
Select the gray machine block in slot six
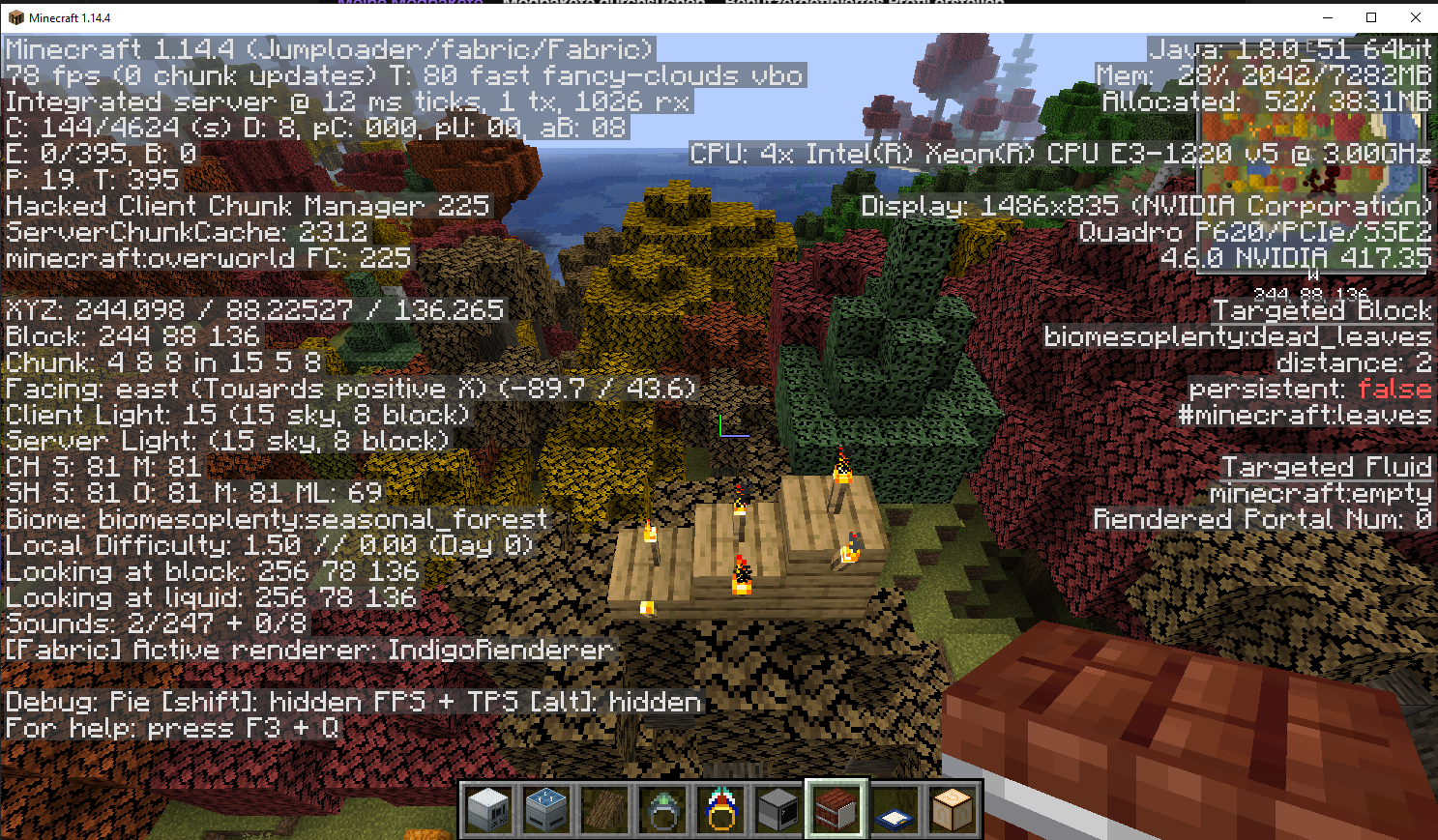778,809
